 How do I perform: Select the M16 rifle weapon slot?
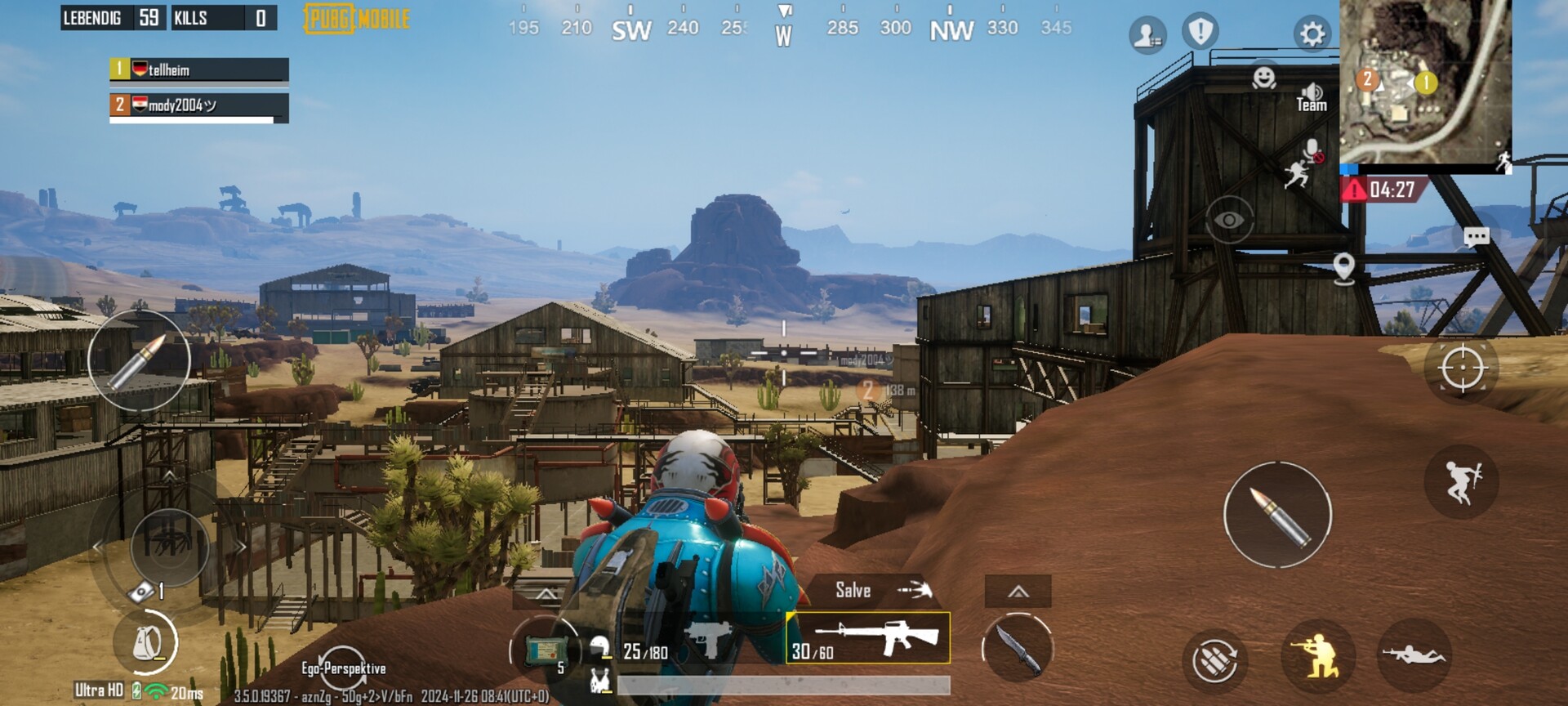click(x=868, y=638)
